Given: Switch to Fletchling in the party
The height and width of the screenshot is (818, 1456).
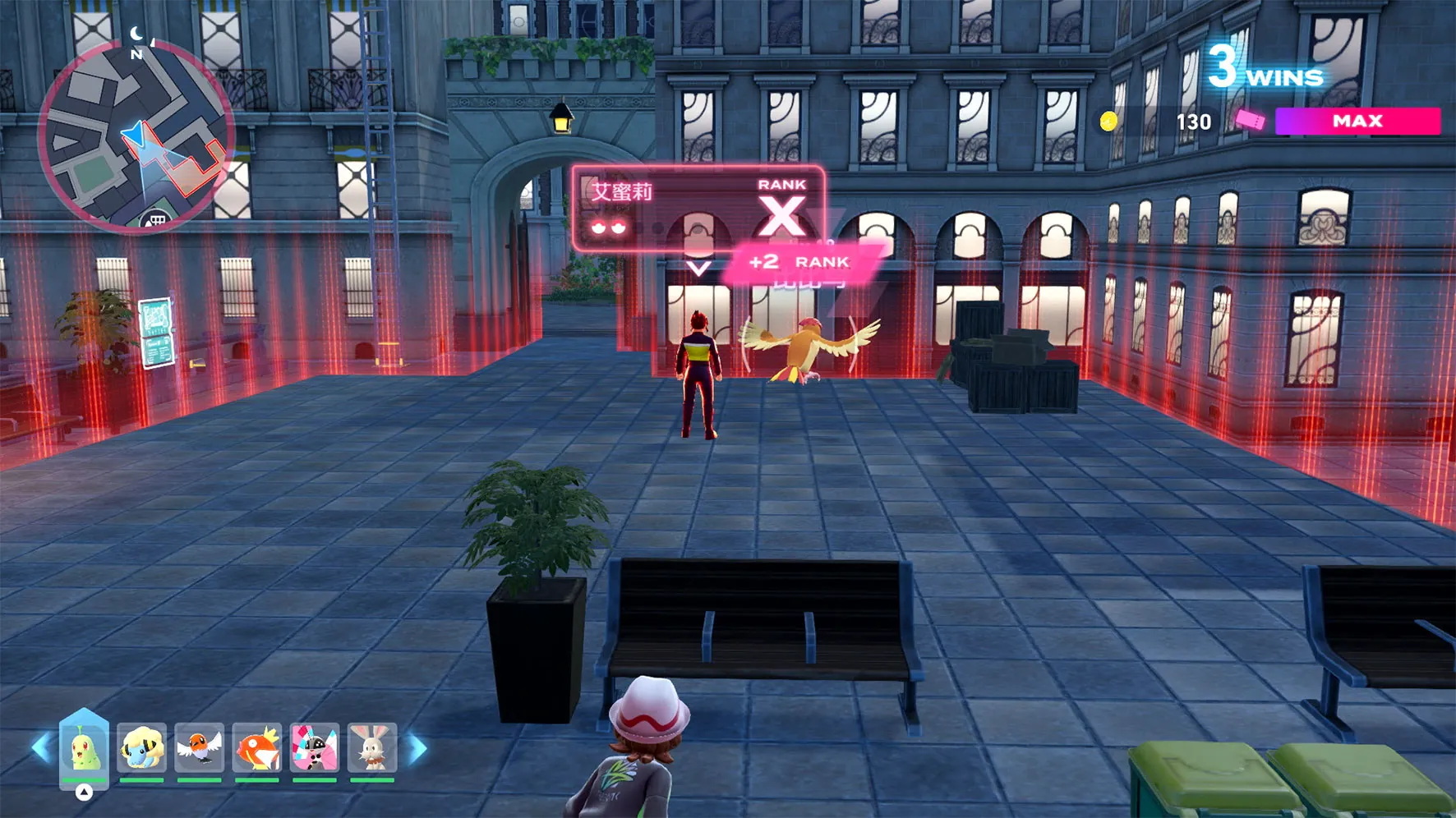Looking at the screenshot, I should [199, 748].
